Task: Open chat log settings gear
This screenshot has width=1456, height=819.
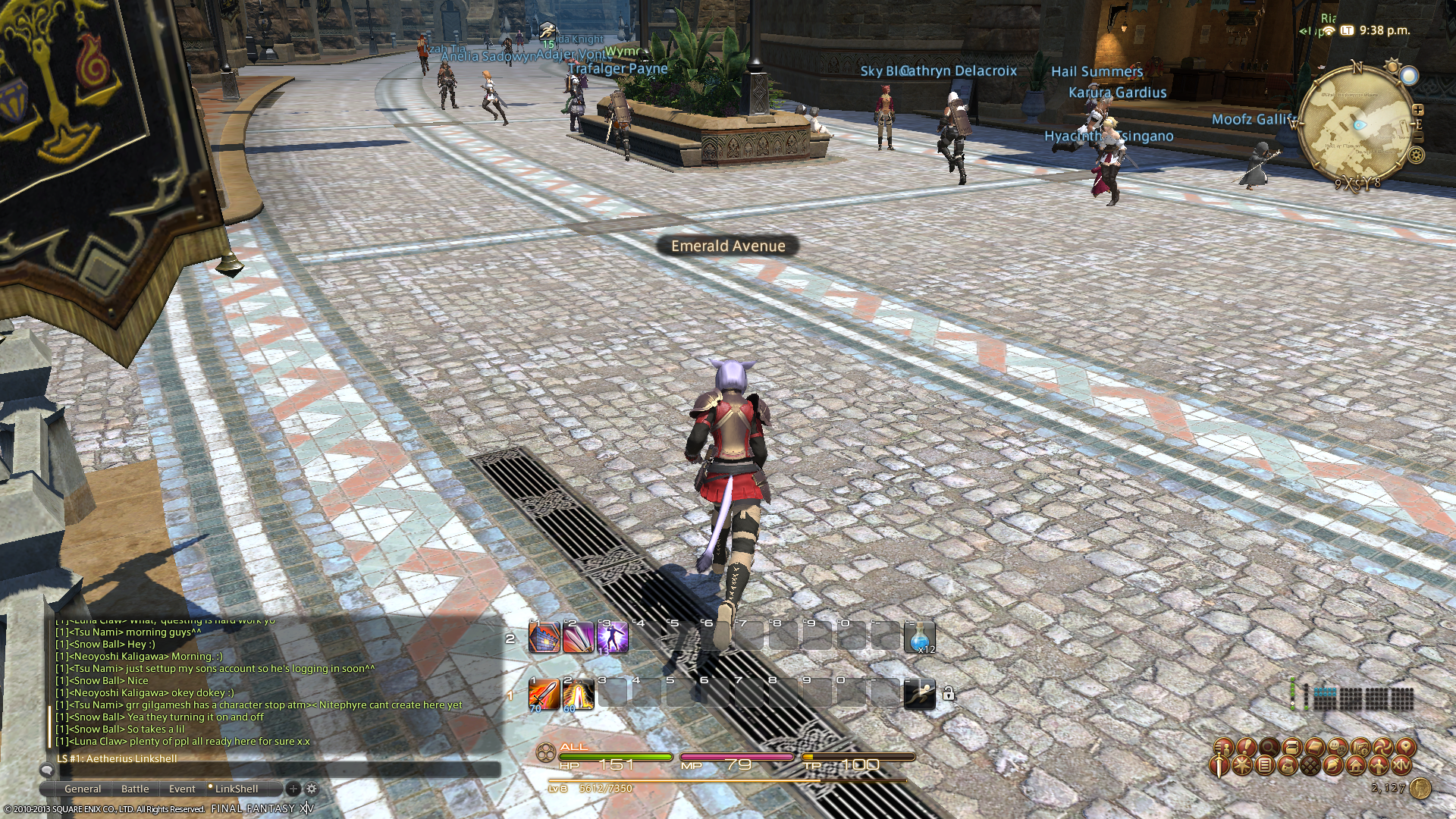Action: pyautogui.click(x=311, y=789)
